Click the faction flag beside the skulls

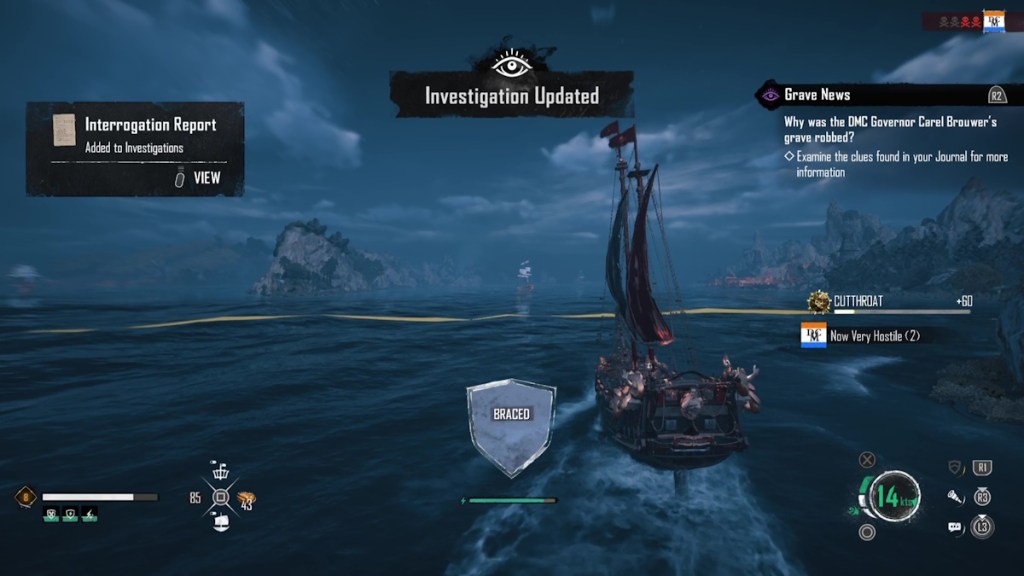(x=993, y=21)
